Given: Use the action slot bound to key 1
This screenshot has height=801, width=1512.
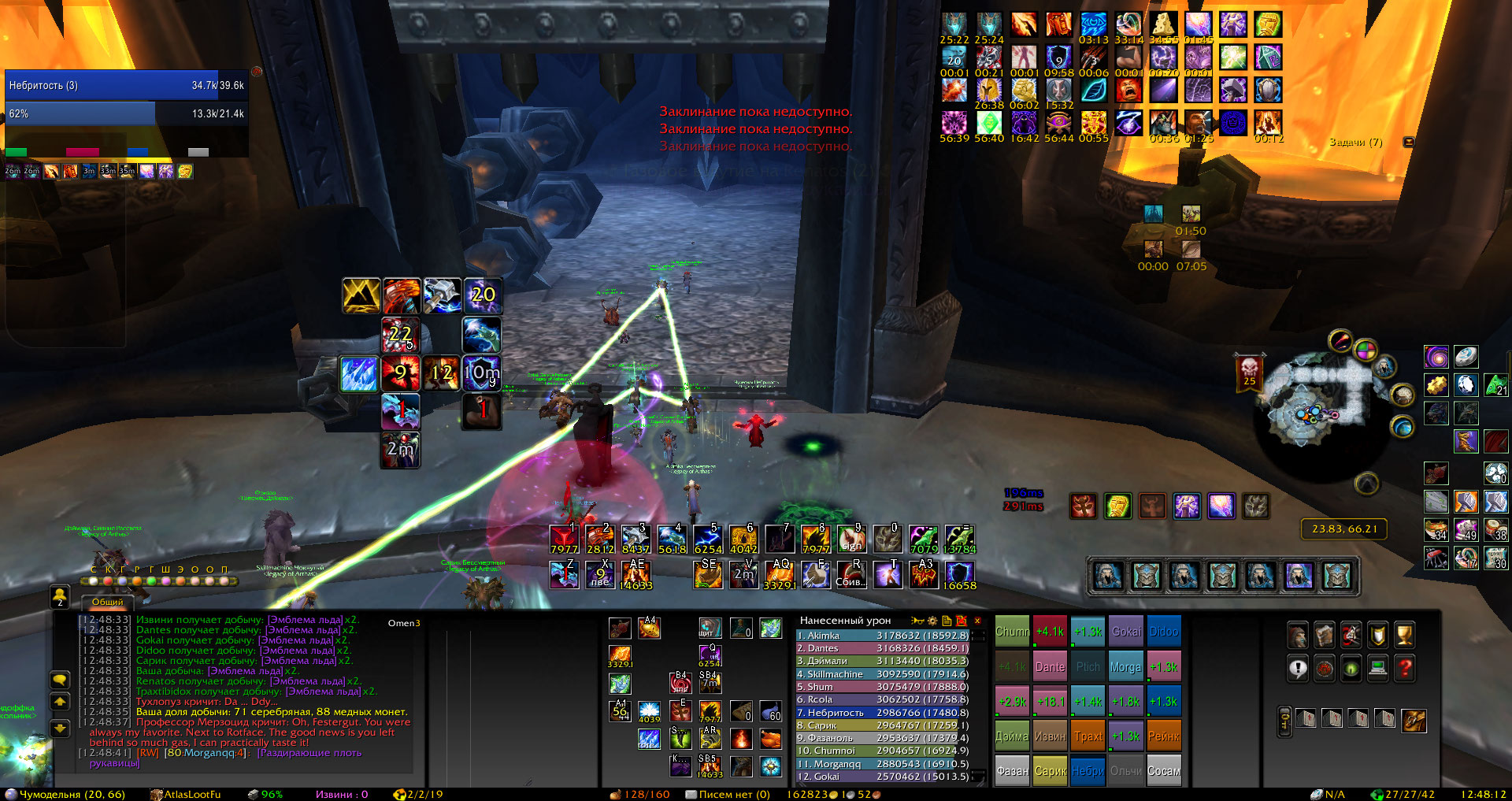Looking at the screenshot, I should click(x=564, y=540).
